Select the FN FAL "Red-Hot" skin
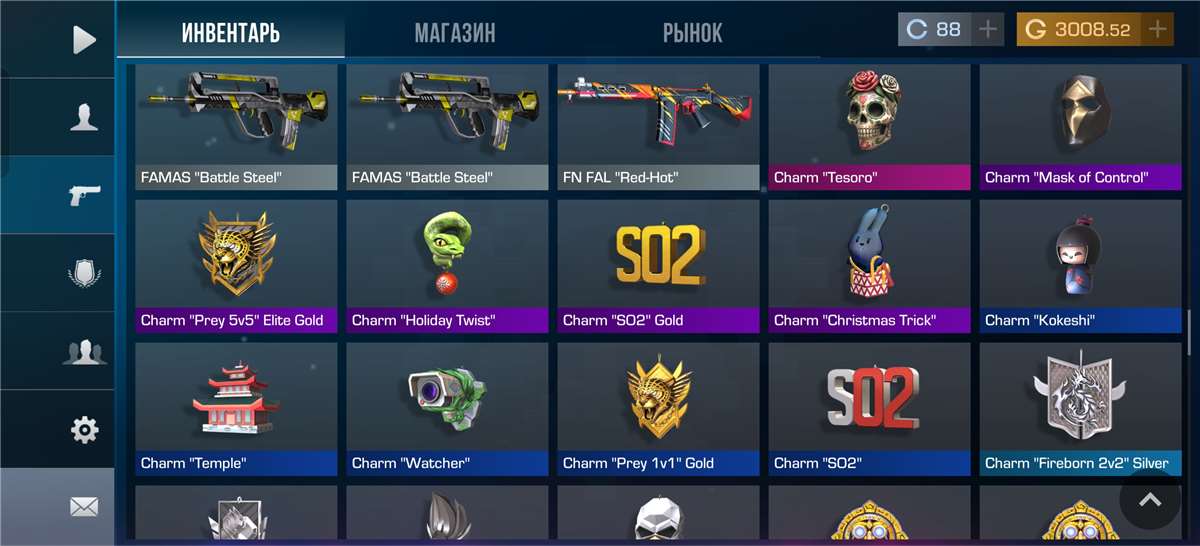Viewport: 1200px width, 546px height. click(x=658, y=127)
